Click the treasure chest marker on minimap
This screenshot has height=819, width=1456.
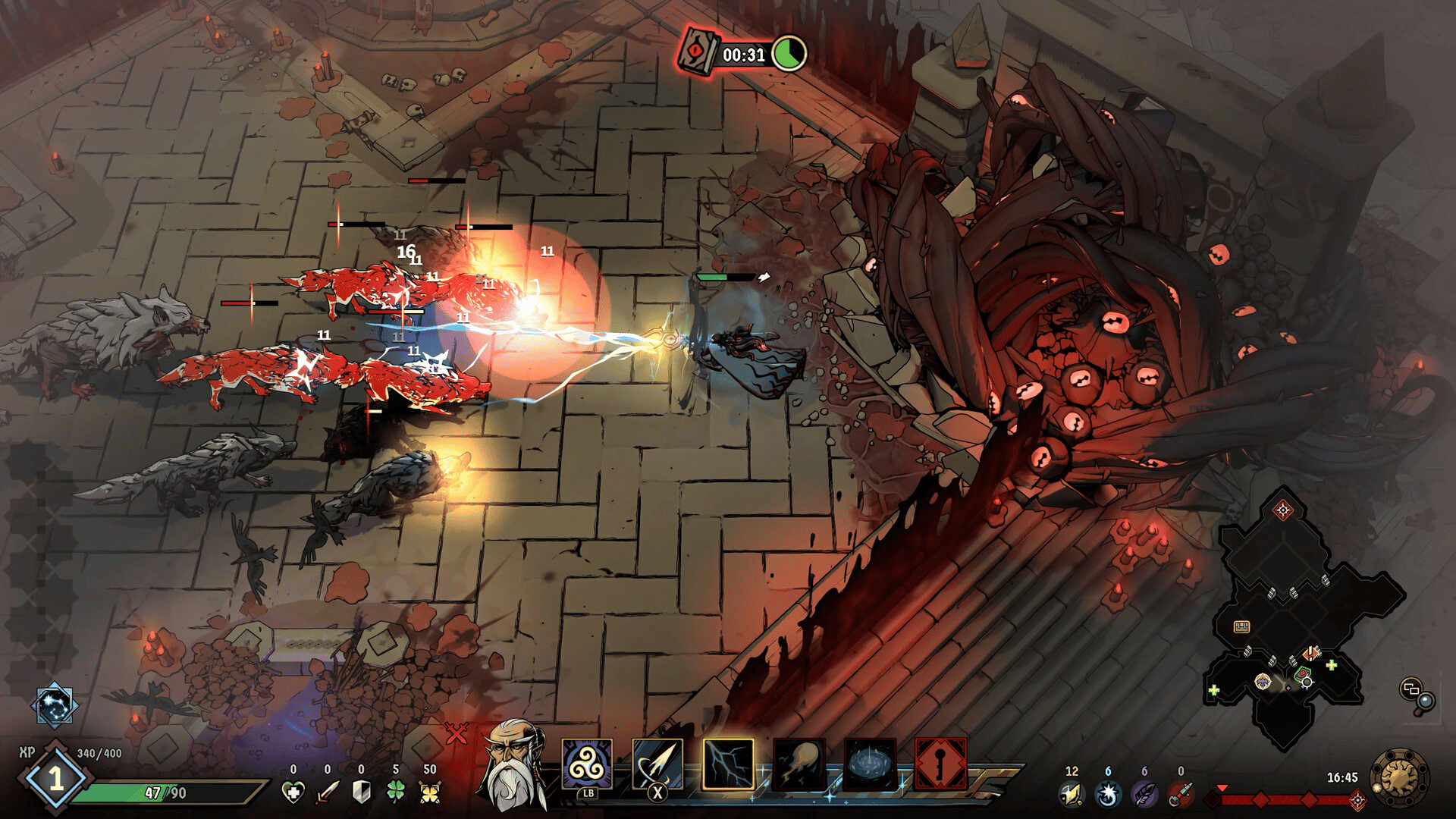[x=1241, y=626]
